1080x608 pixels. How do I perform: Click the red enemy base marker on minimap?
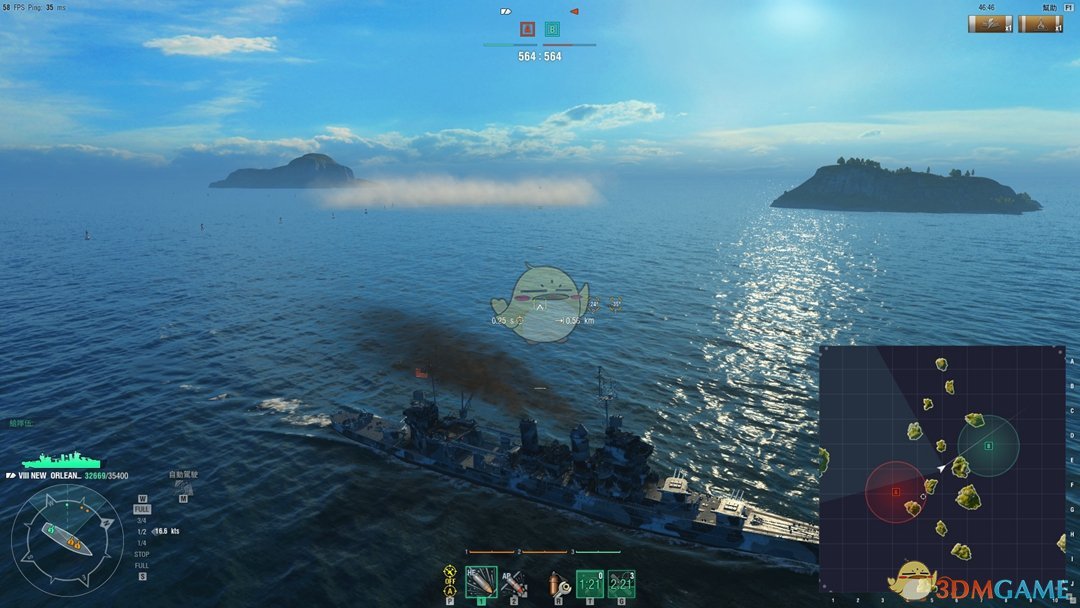(x=896, y=492)
